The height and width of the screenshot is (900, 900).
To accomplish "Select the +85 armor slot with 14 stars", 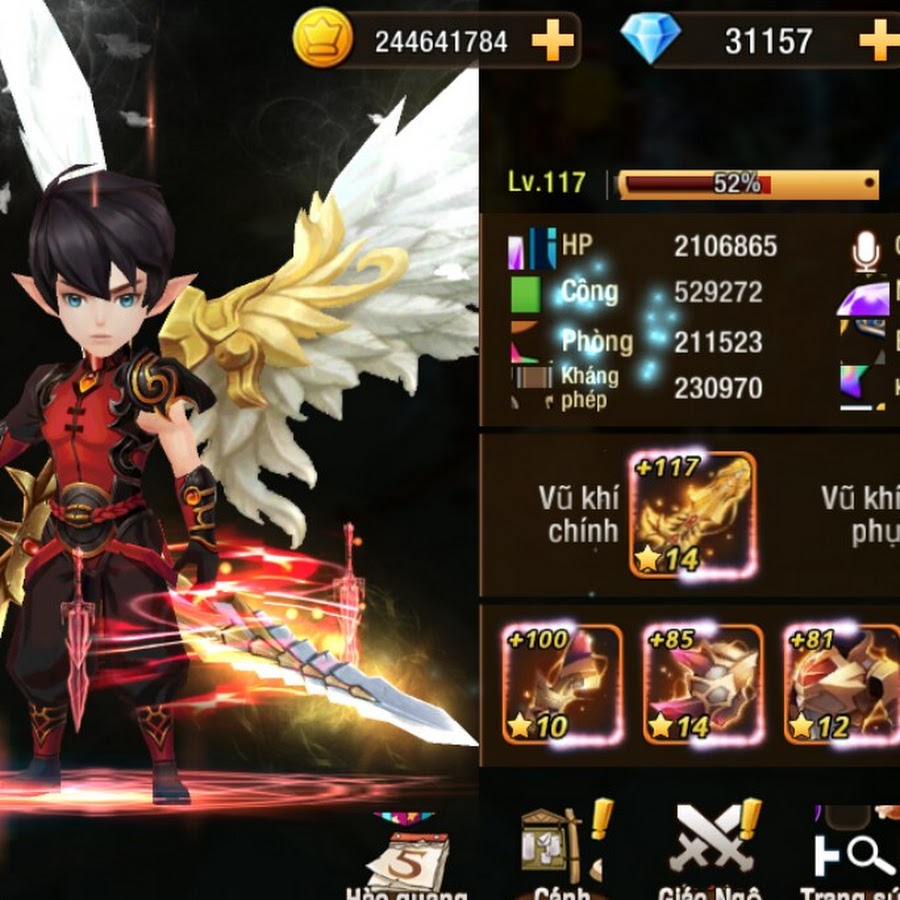I will (x=703, y=684).
